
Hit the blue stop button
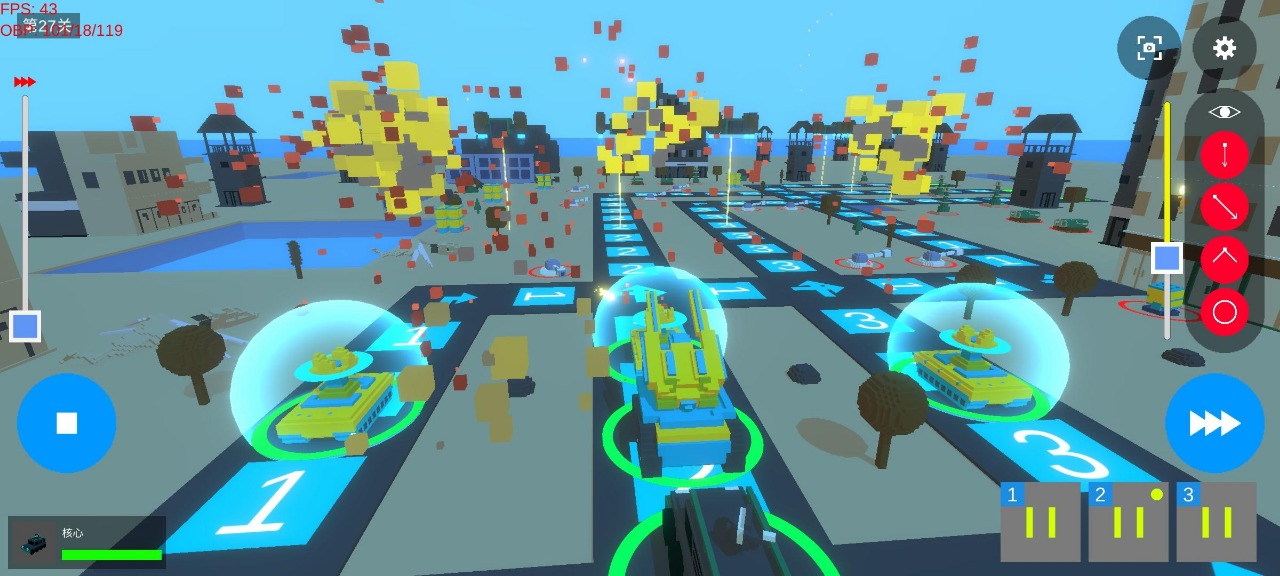click(x=66, y=423)
